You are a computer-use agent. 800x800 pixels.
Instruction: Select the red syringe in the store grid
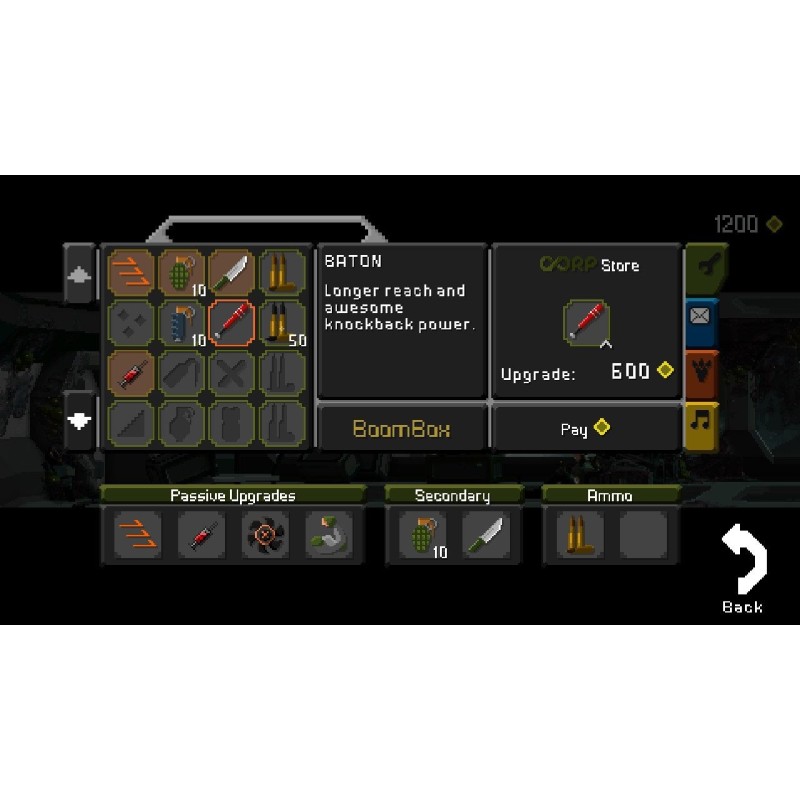pos(130,373)
